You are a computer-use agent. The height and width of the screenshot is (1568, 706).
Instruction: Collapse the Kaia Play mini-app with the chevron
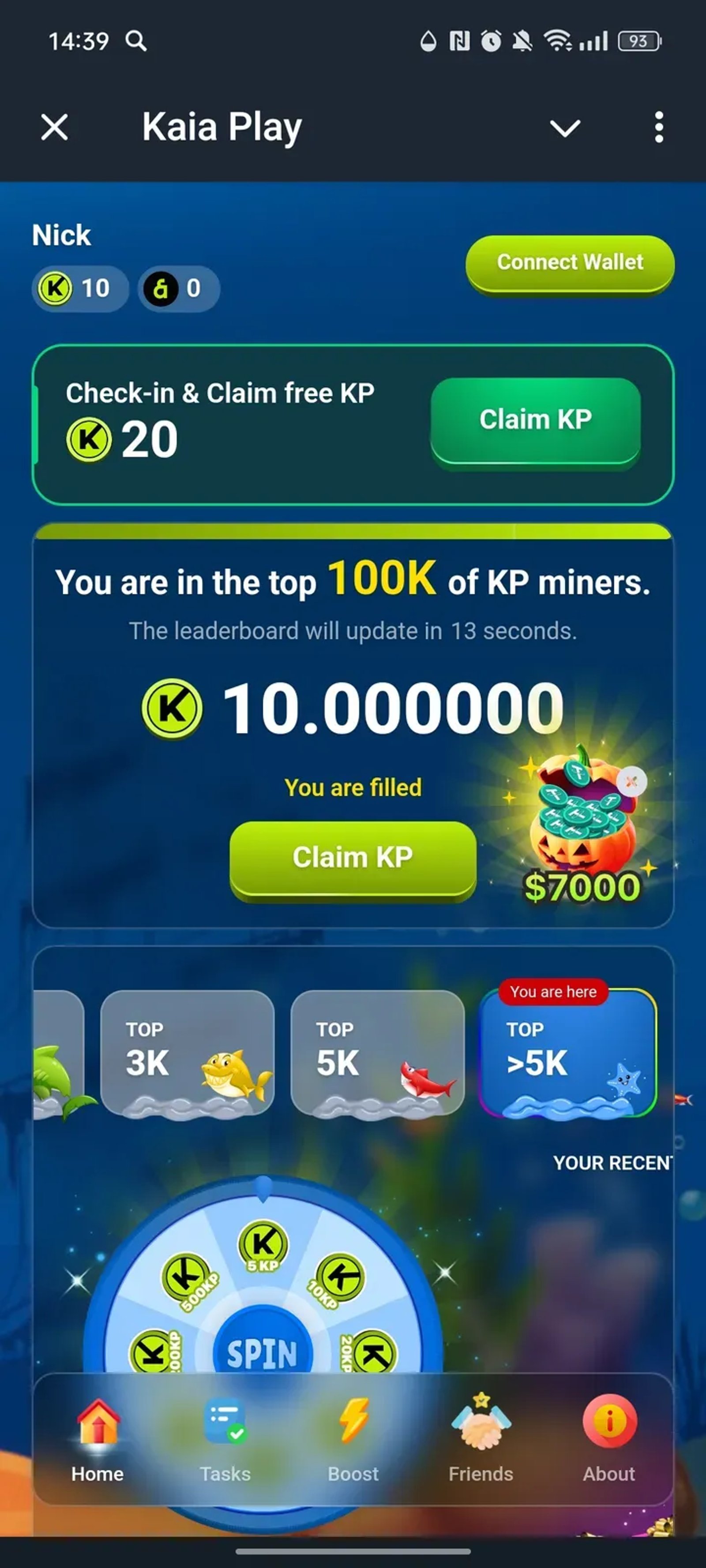[x=565, y=127]
